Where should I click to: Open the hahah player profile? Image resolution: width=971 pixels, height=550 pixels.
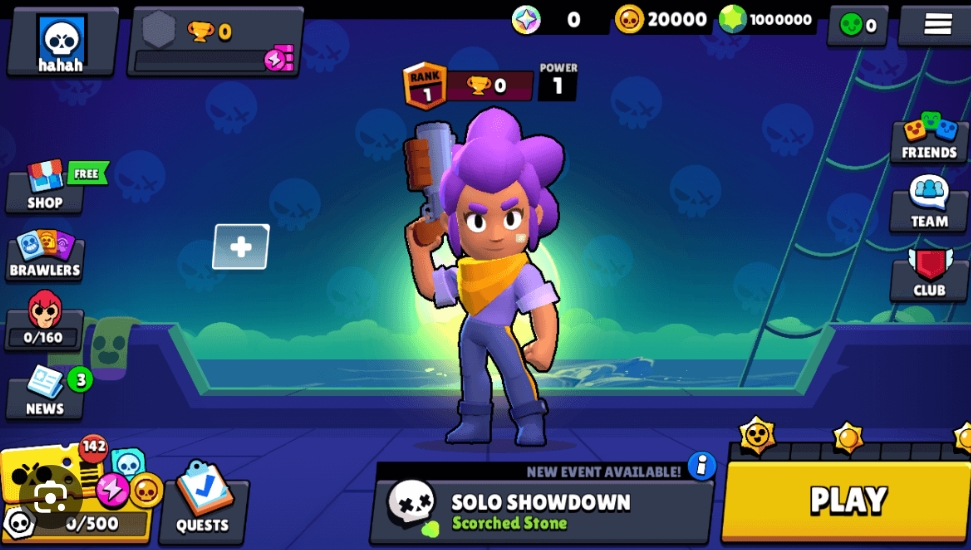[x=61, y=42]
